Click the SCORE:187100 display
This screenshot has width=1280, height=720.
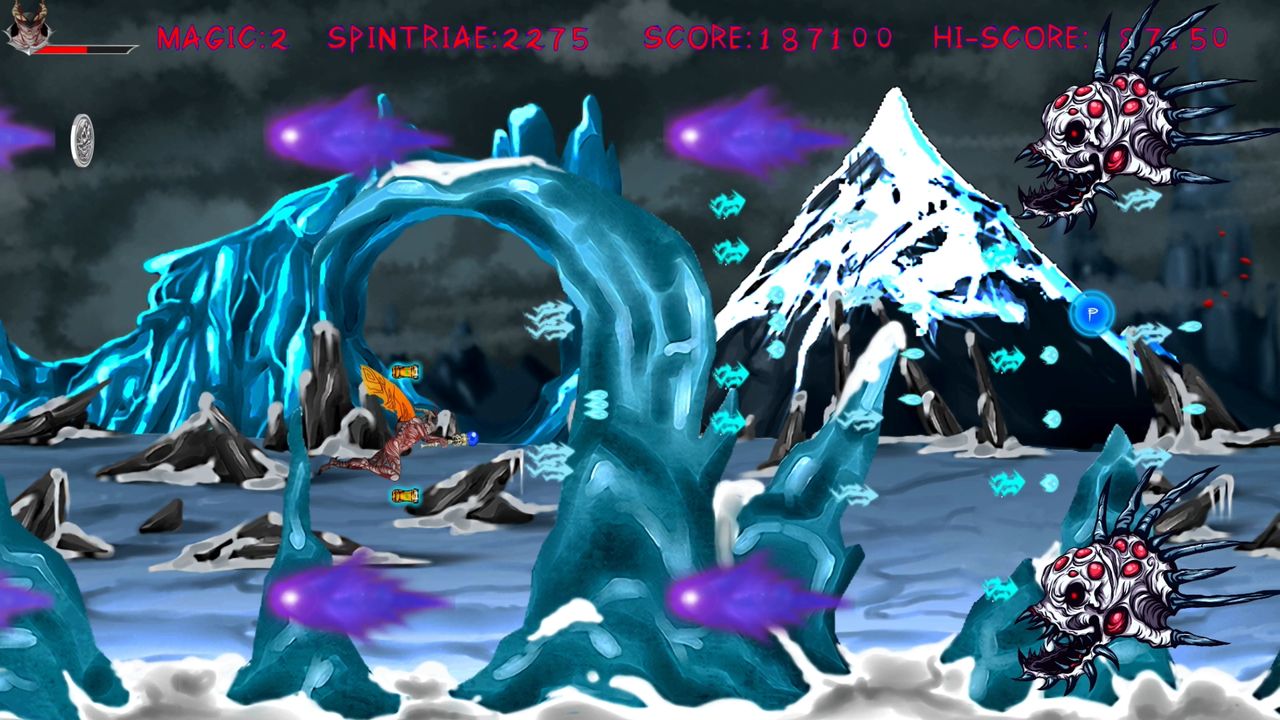pos(766,38)
